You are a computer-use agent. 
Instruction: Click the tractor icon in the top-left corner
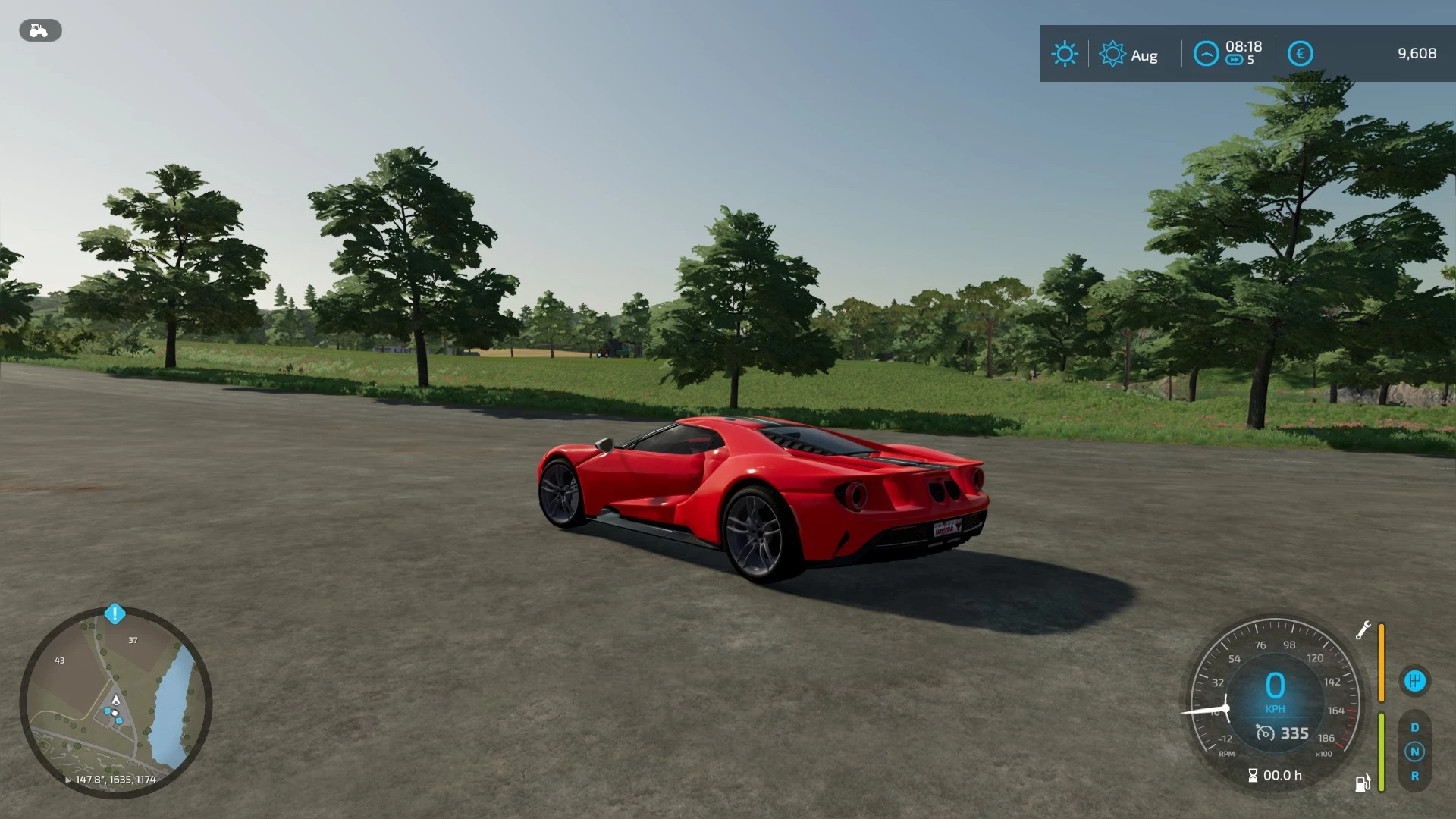coord(39,30)
